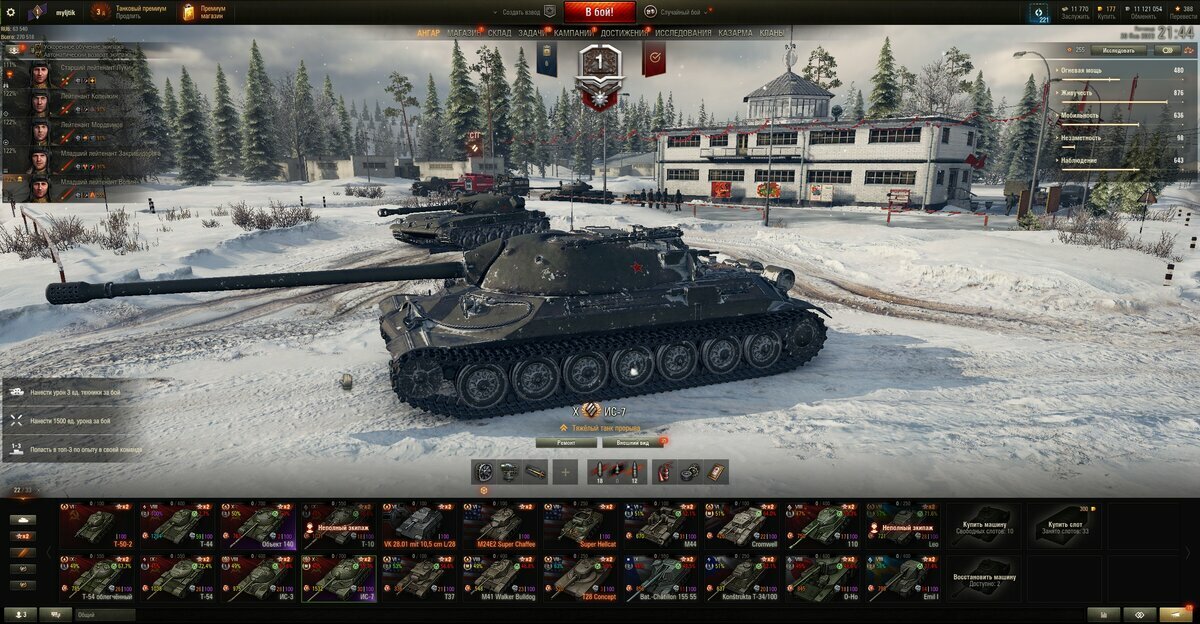Screen dimensions: 1200x624
Task: Click the «Ремонт» button
Action: point(566,442)
